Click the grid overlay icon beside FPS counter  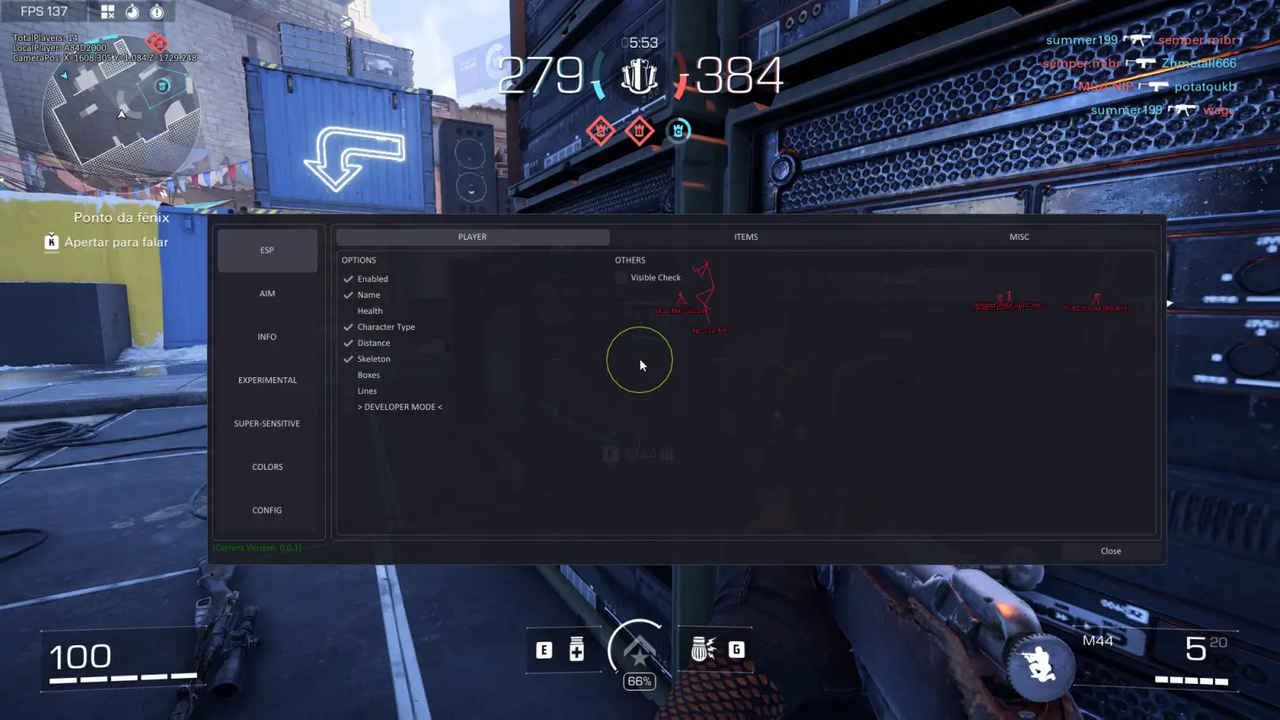click(107, 11)
